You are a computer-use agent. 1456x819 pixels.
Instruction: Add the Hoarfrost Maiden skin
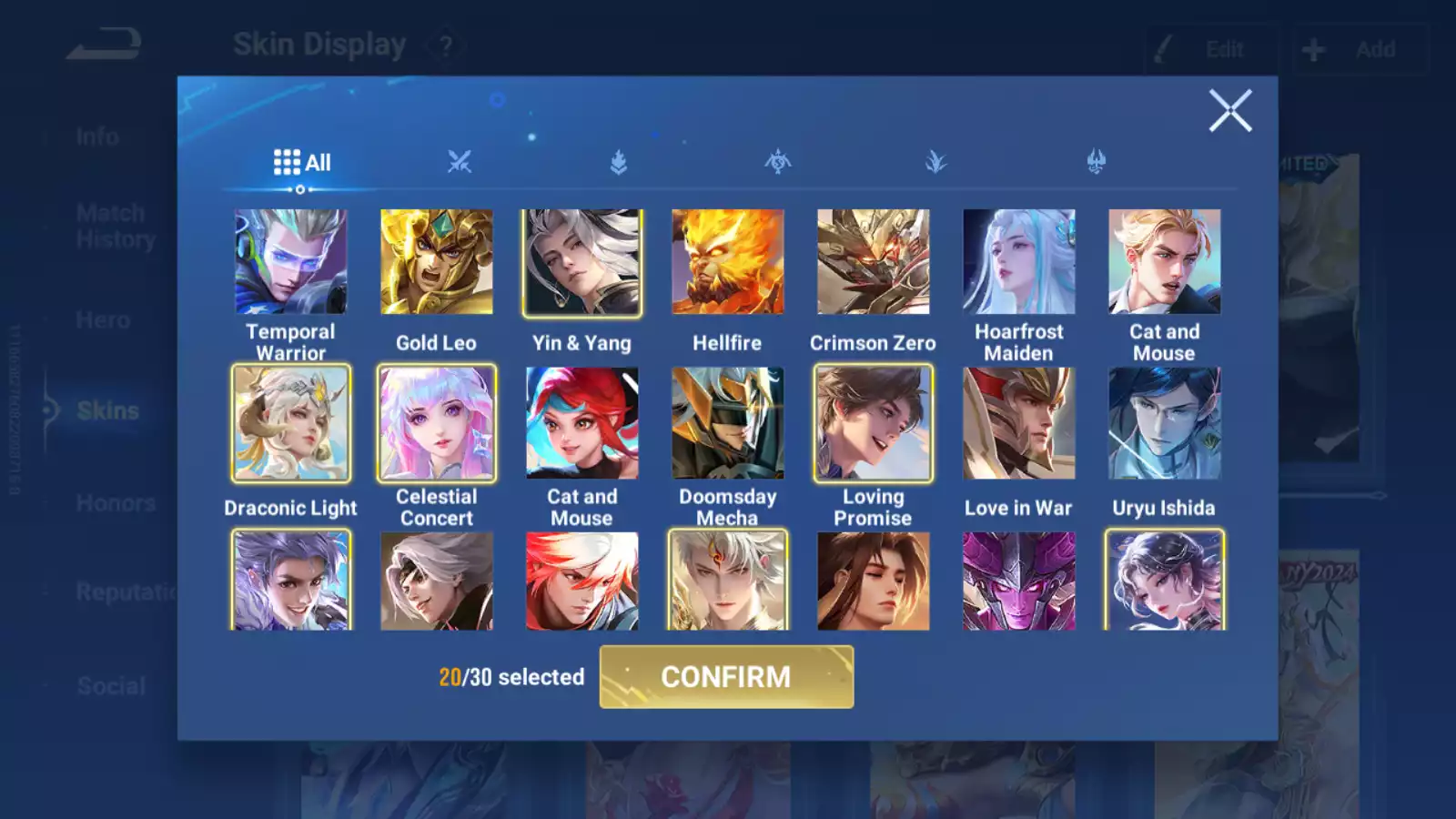point(1018,262)
